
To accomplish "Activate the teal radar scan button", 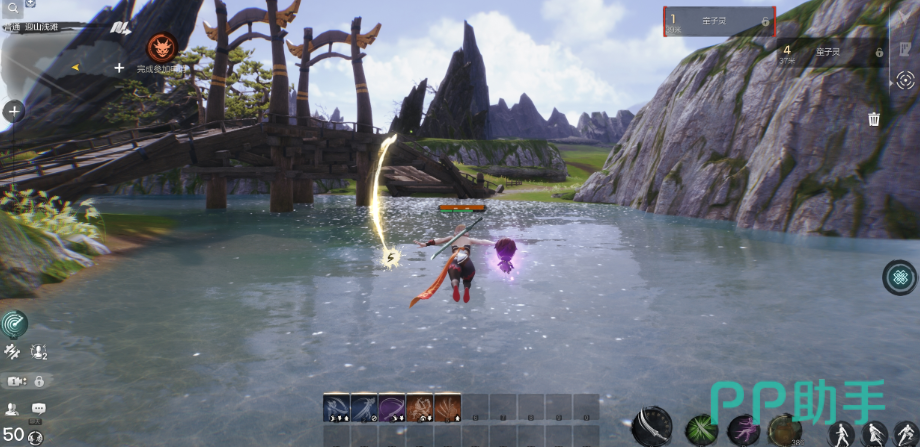I will tap(14, 323).
